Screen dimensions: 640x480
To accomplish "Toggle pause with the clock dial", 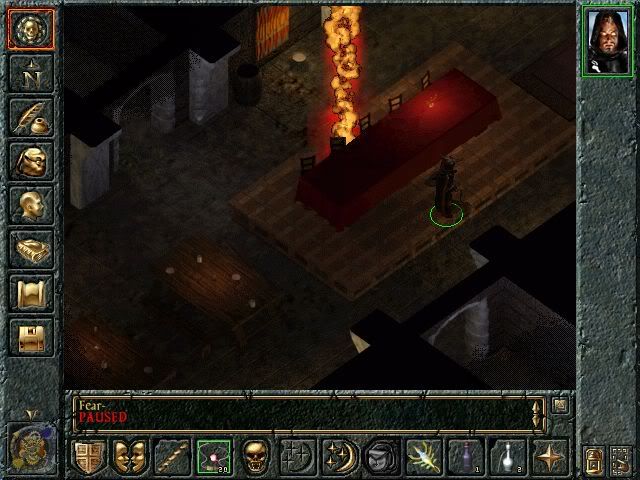I will pyautogui.click(x=30, y=442).
